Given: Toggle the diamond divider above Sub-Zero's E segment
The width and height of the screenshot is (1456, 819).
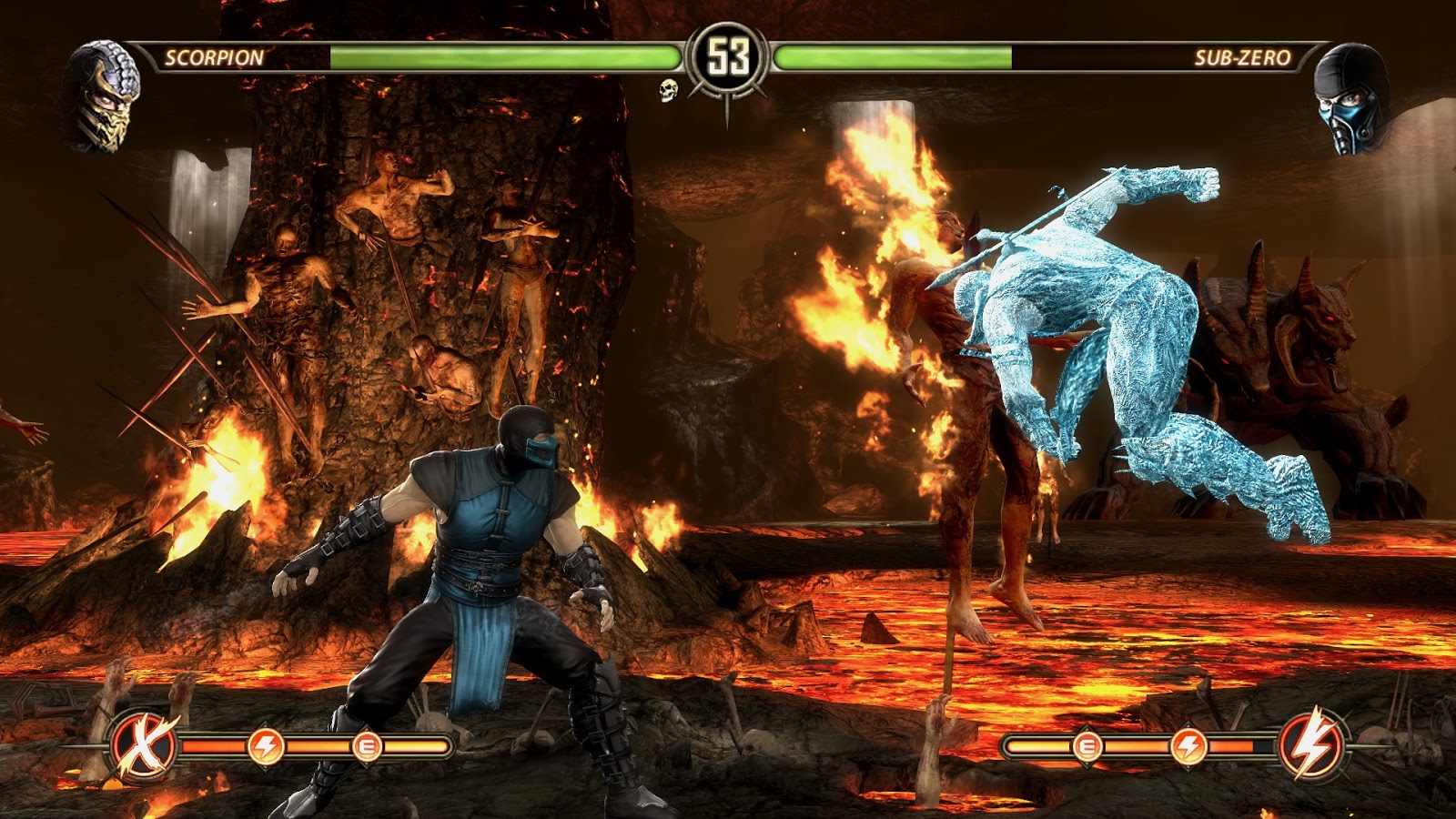Looking at the screenshot, I should 1086,727.
